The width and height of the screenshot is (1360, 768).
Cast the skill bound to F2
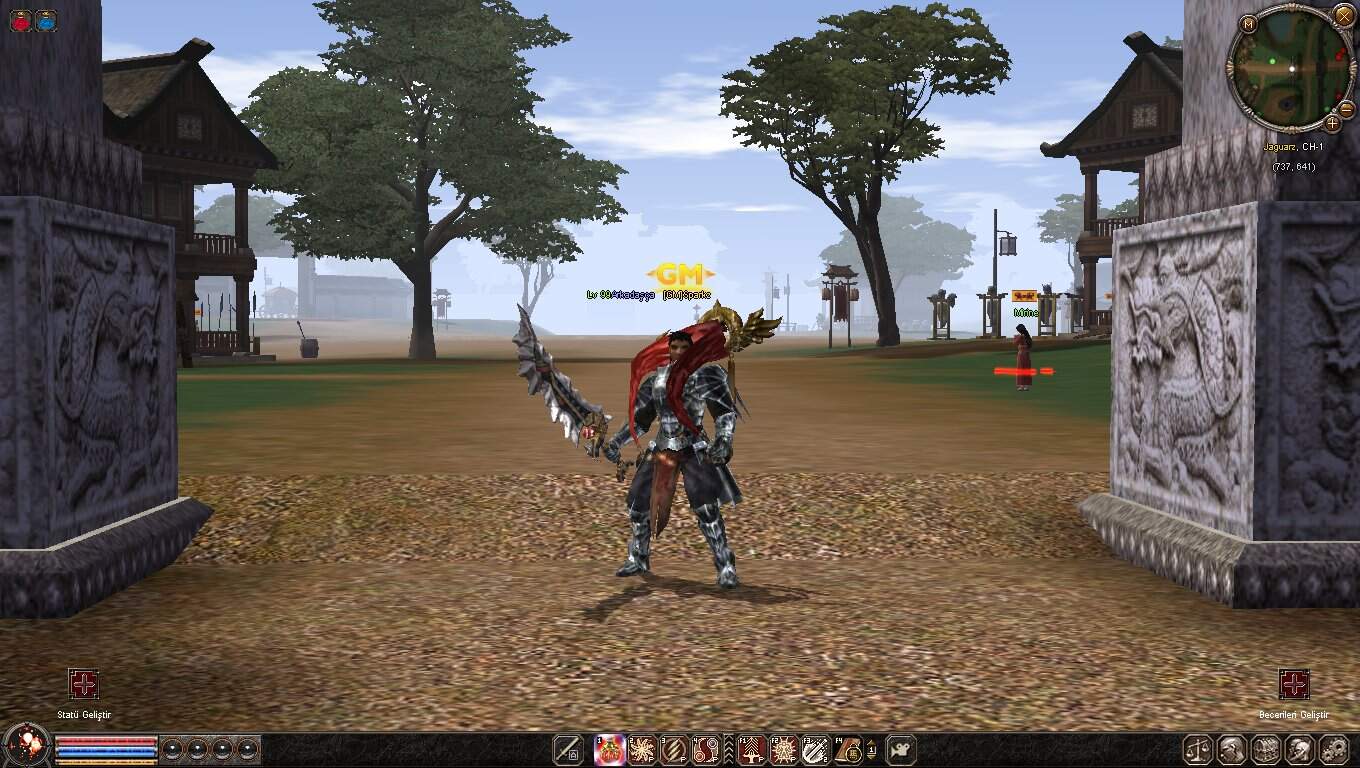click(781, 750)
